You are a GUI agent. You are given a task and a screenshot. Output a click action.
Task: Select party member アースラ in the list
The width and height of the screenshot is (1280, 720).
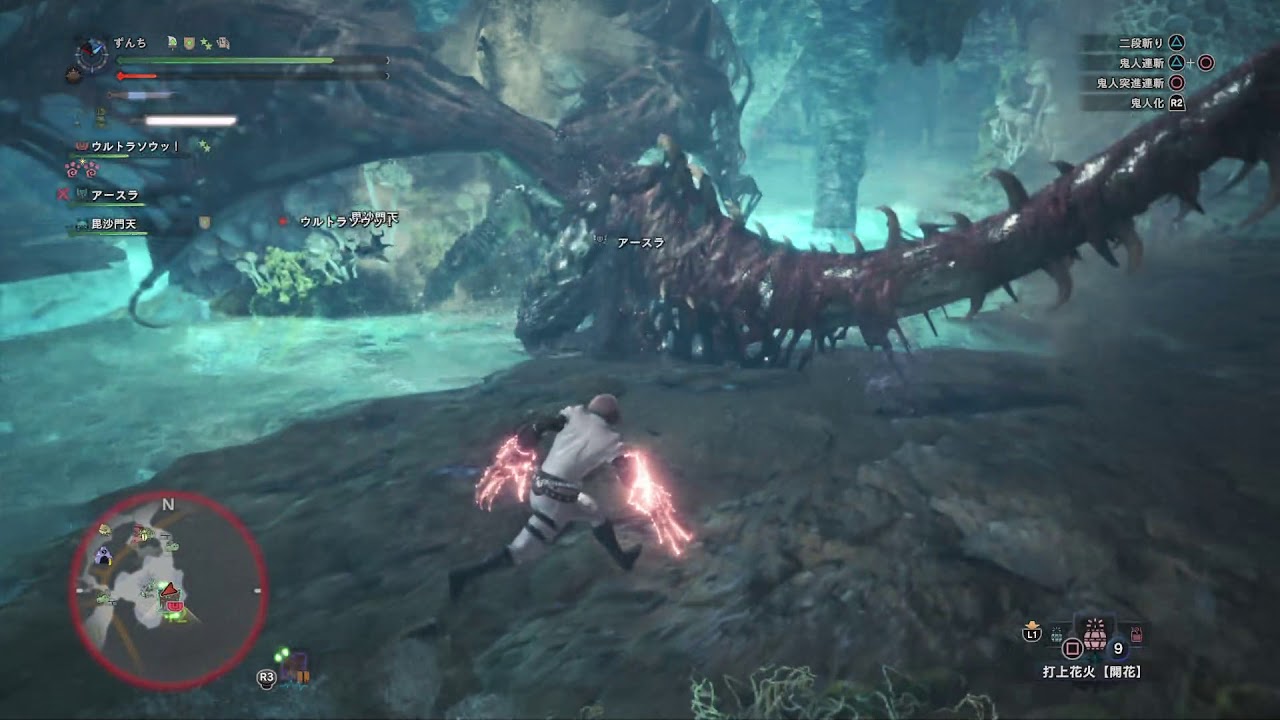114,195
